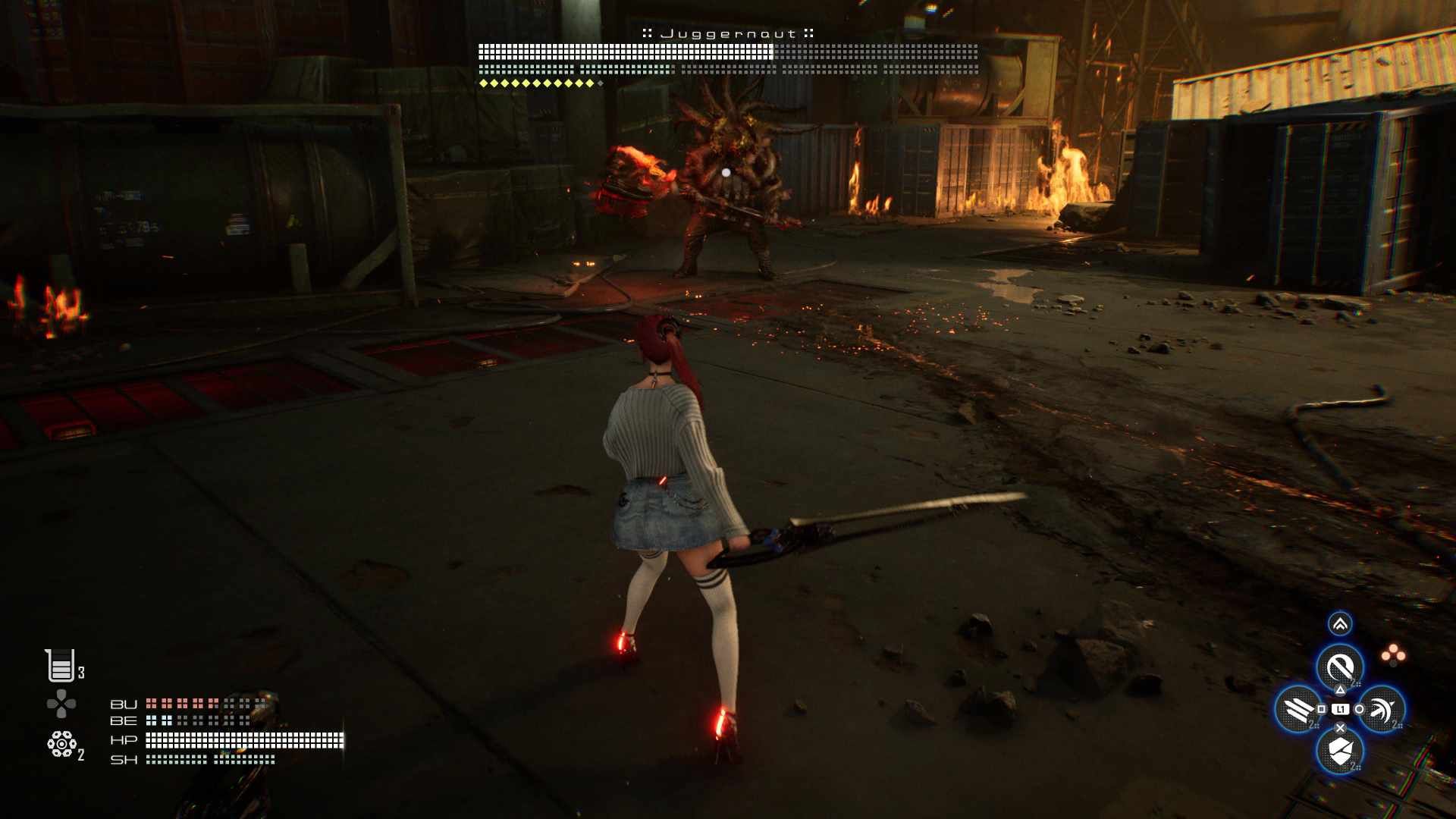
Task: Click the orange burst charge dots indicator
Action: (x=1393, y=652)
